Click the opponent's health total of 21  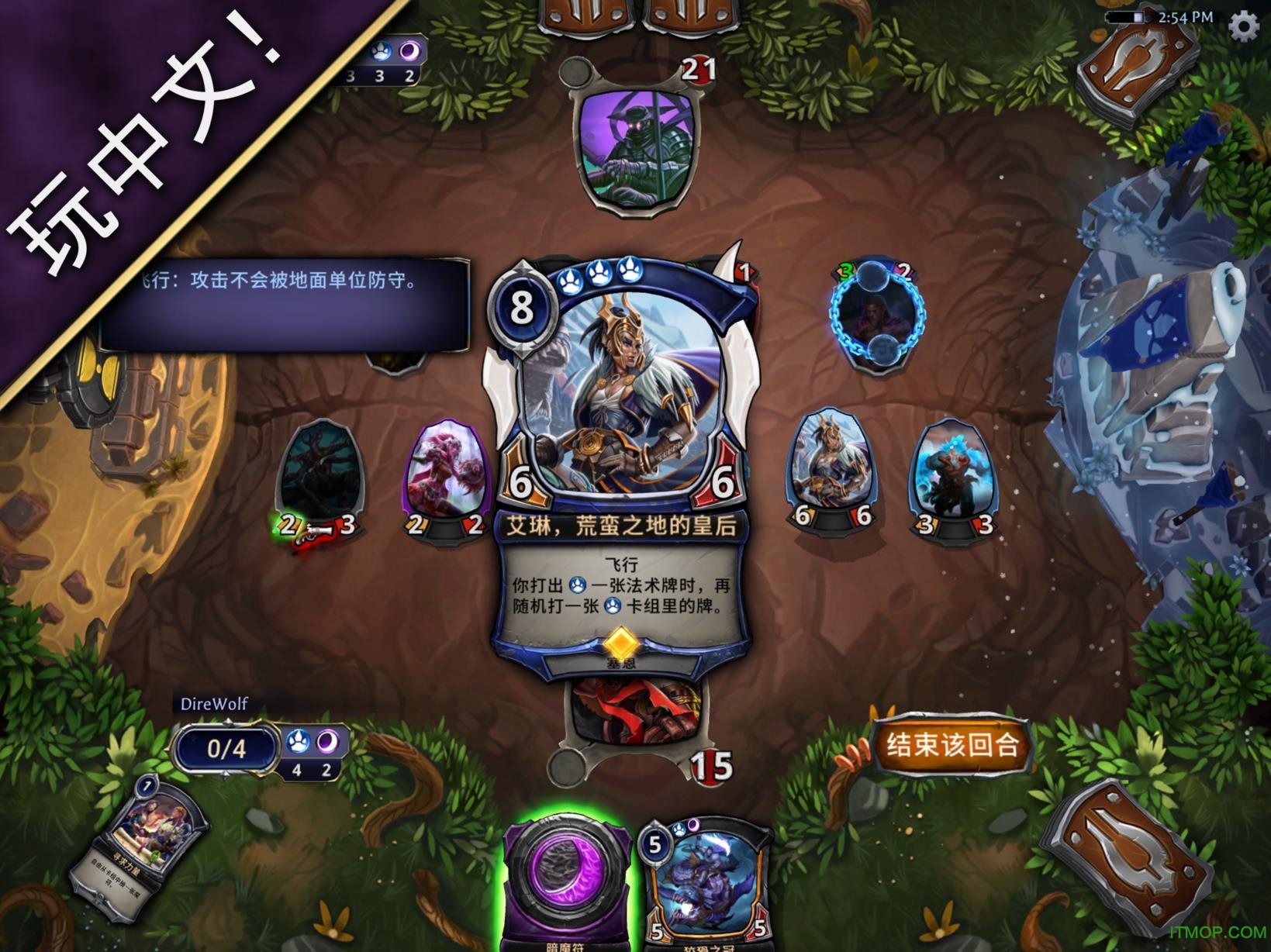pos(696,69)
